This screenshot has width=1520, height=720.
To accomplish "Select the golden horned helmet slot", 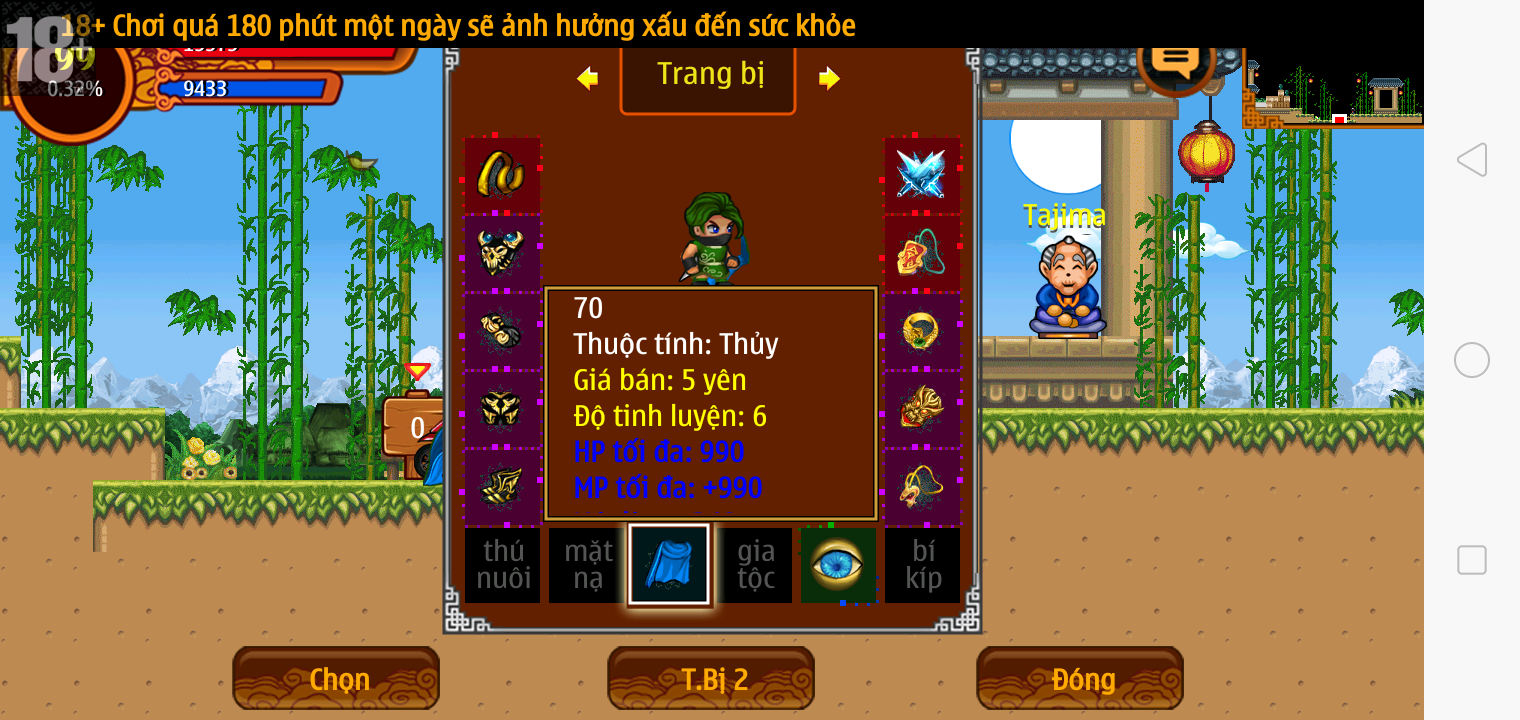I will point(502,252).
